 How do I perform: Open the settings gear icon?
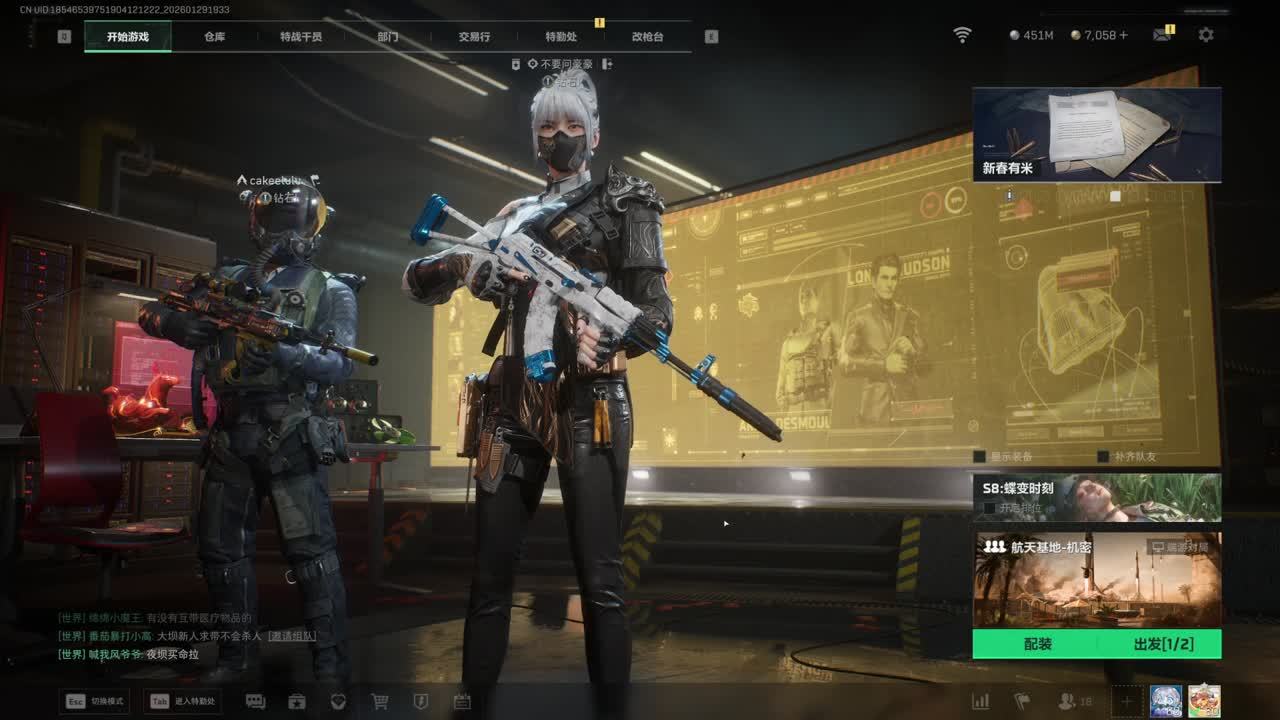point(1206,35)
